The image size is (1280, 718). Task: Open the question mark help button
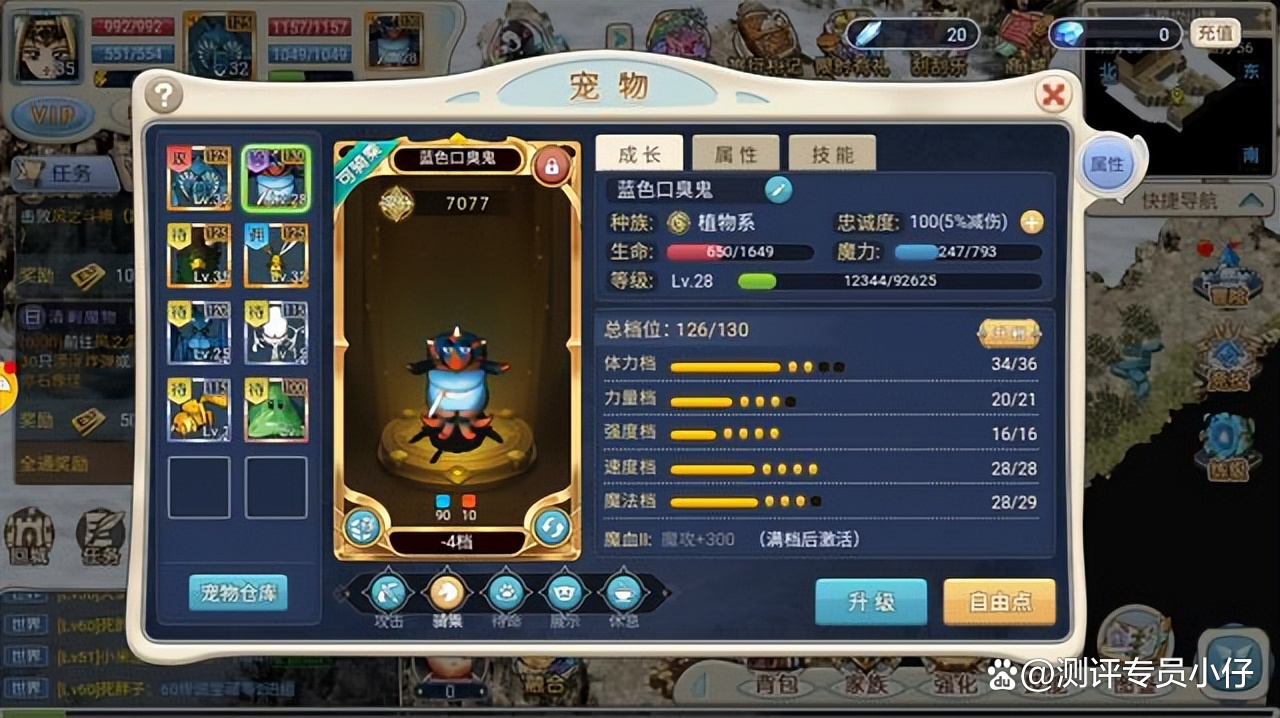tap(164, 95)
